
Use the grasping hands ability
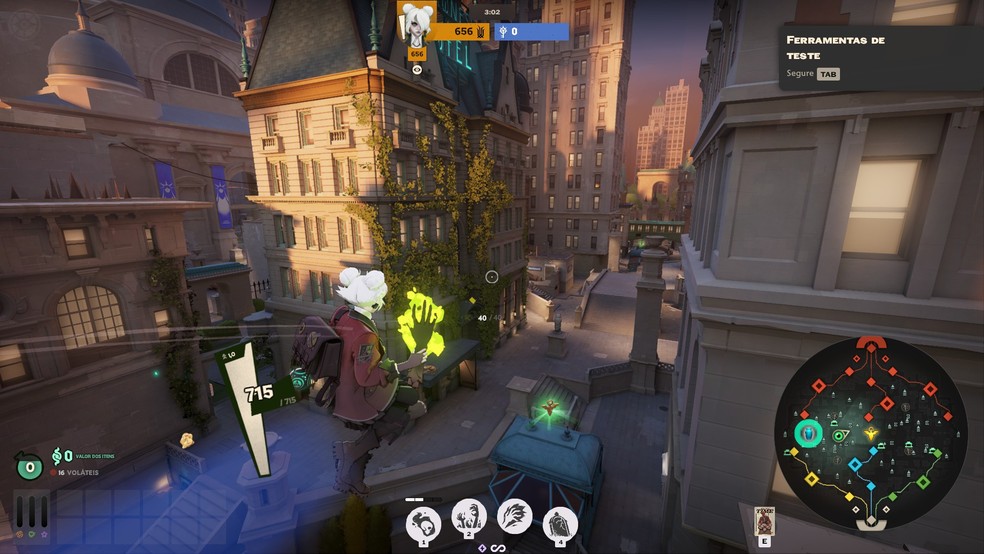469,518
